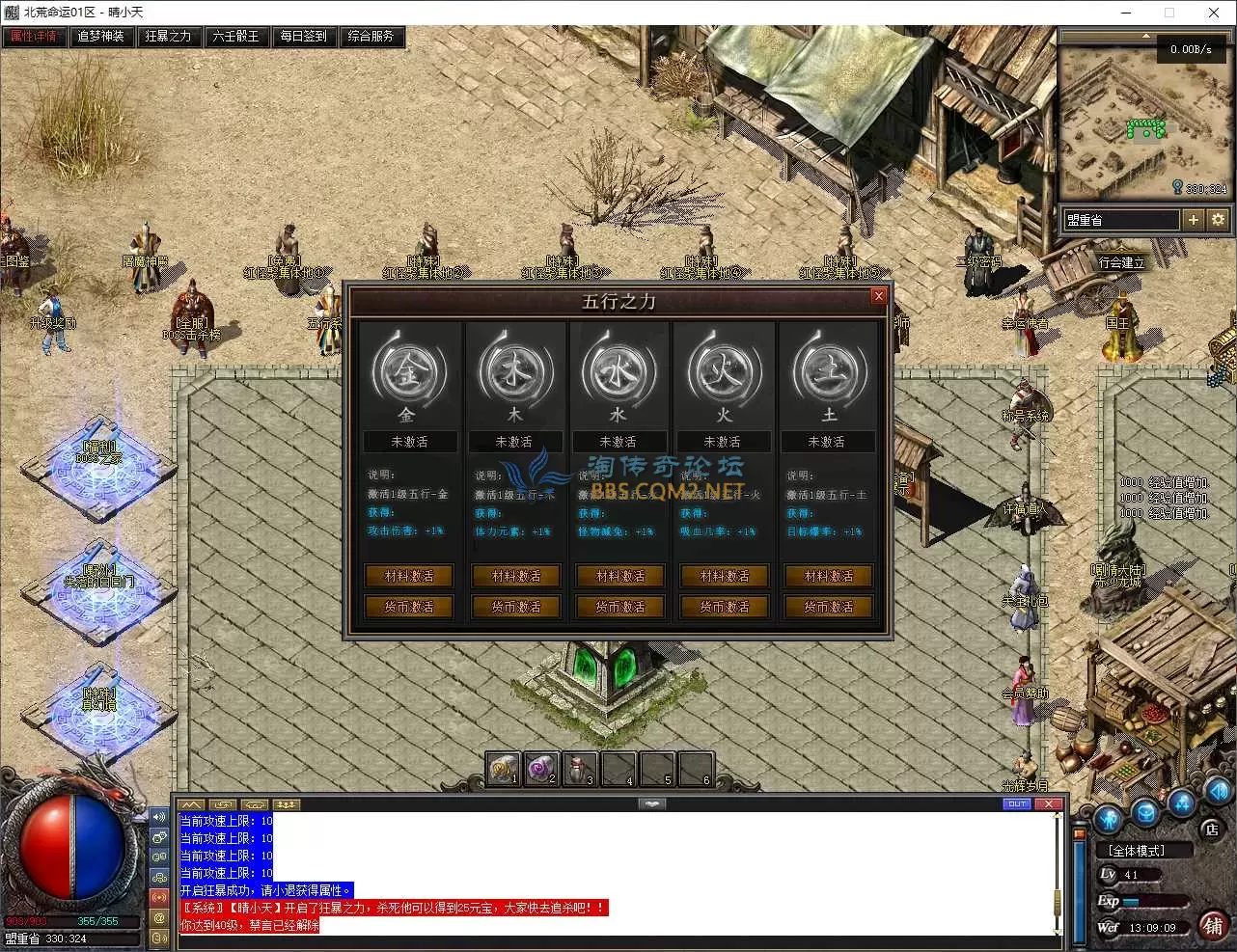The height and width of the screenshot is (952, 1237).
Task: Open the character figure icon
Action: tap(1108, 818)
